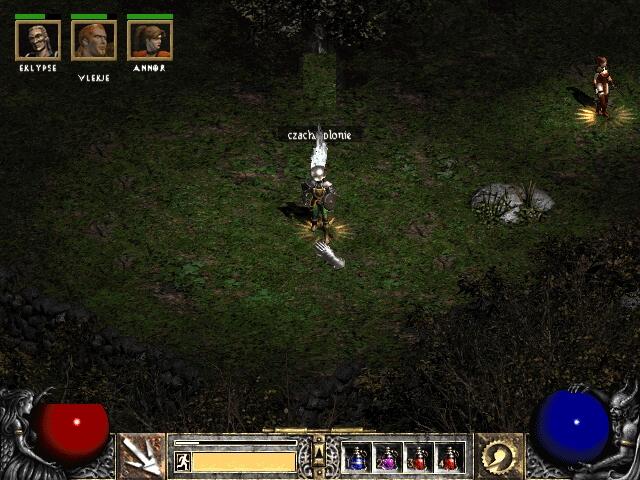Viewport: 640px width, 480px height.
Task: Select the Annor party portrait
Action: pos(150,40)
